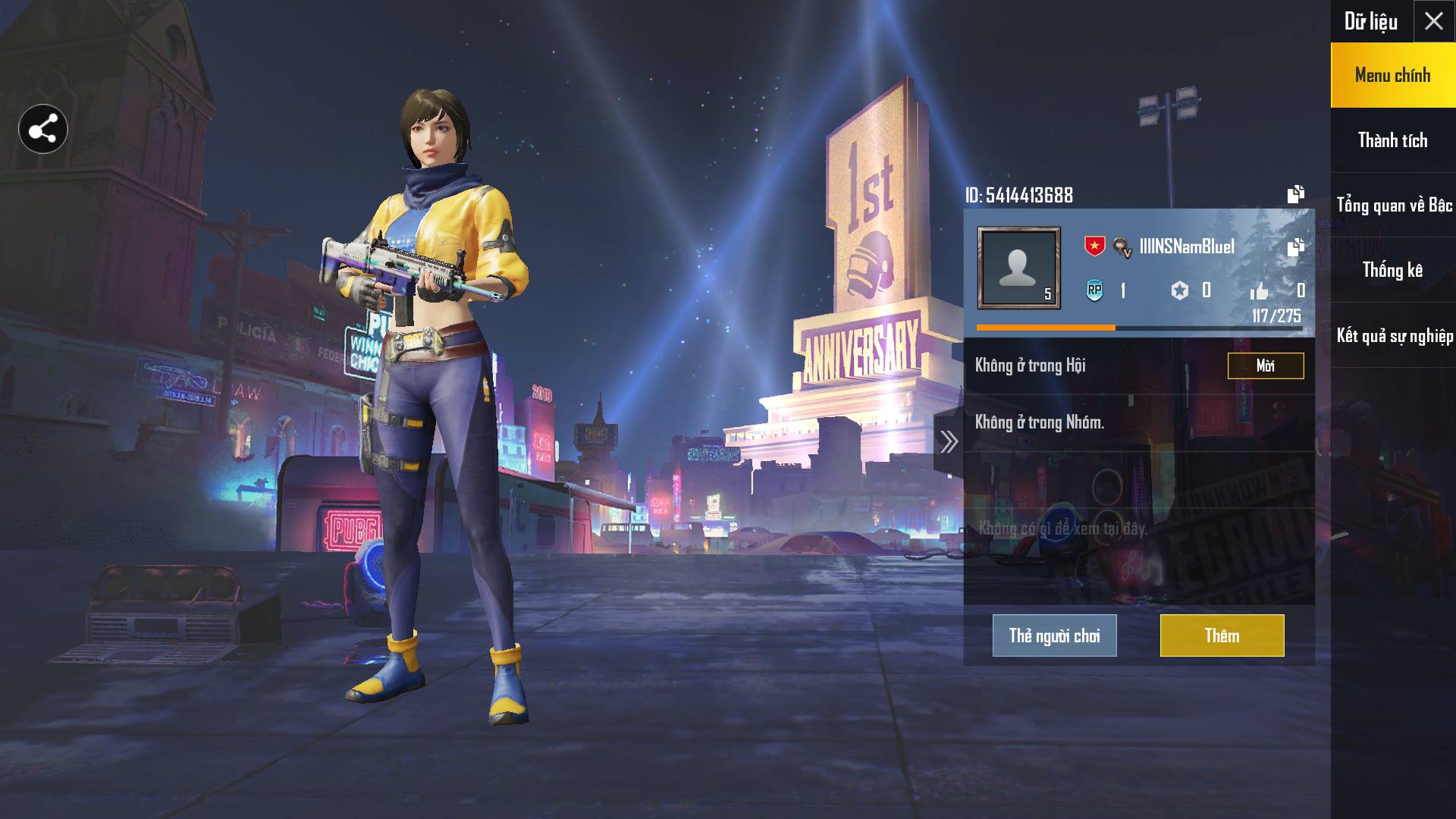Open the Kết quả sự nghiệp tab
This screenshot has height=819, width=1456.
coord(1394,336)
